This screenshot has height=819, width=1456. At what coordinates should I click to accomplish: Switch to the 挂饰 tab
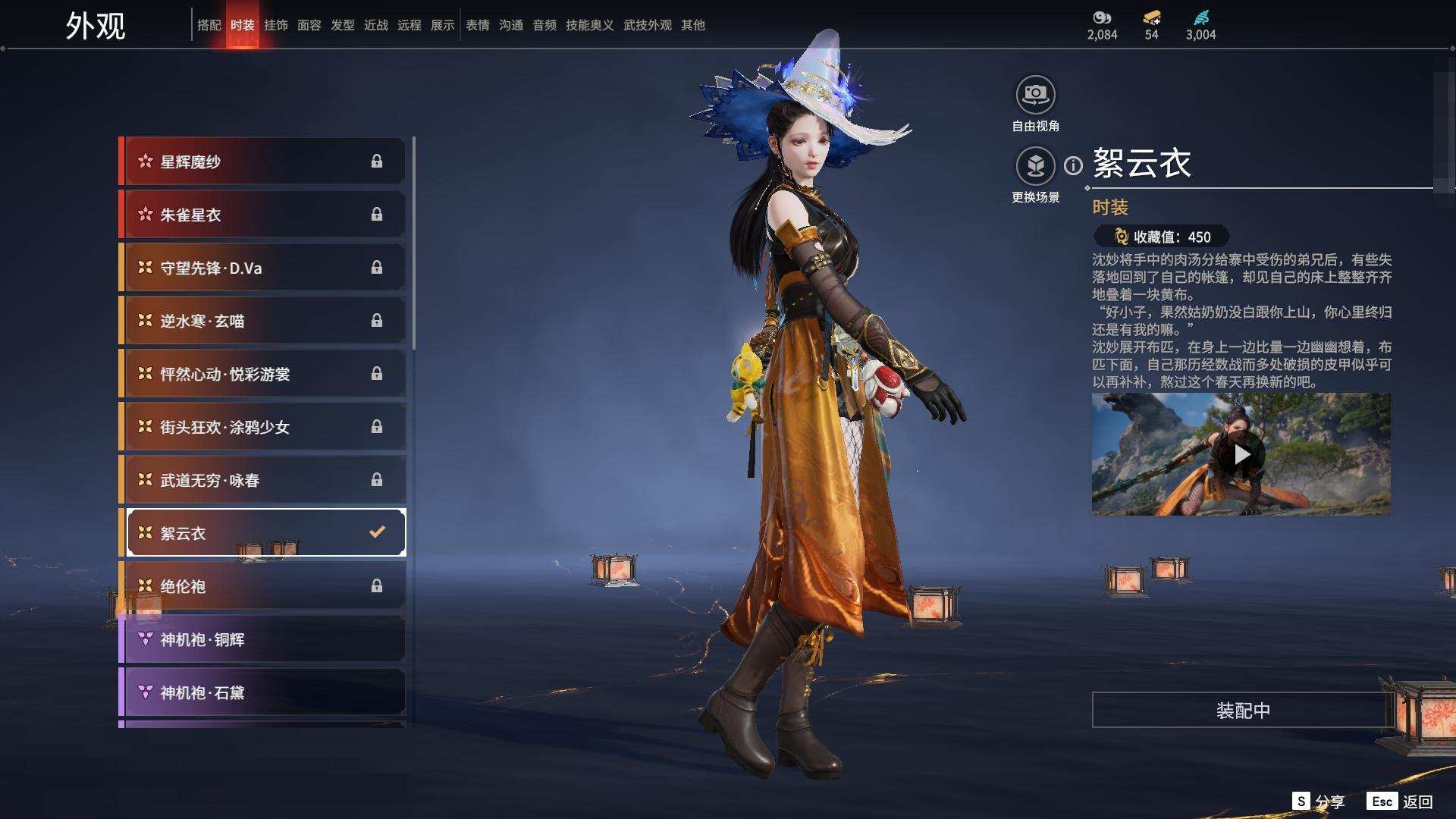pos(275,25)
